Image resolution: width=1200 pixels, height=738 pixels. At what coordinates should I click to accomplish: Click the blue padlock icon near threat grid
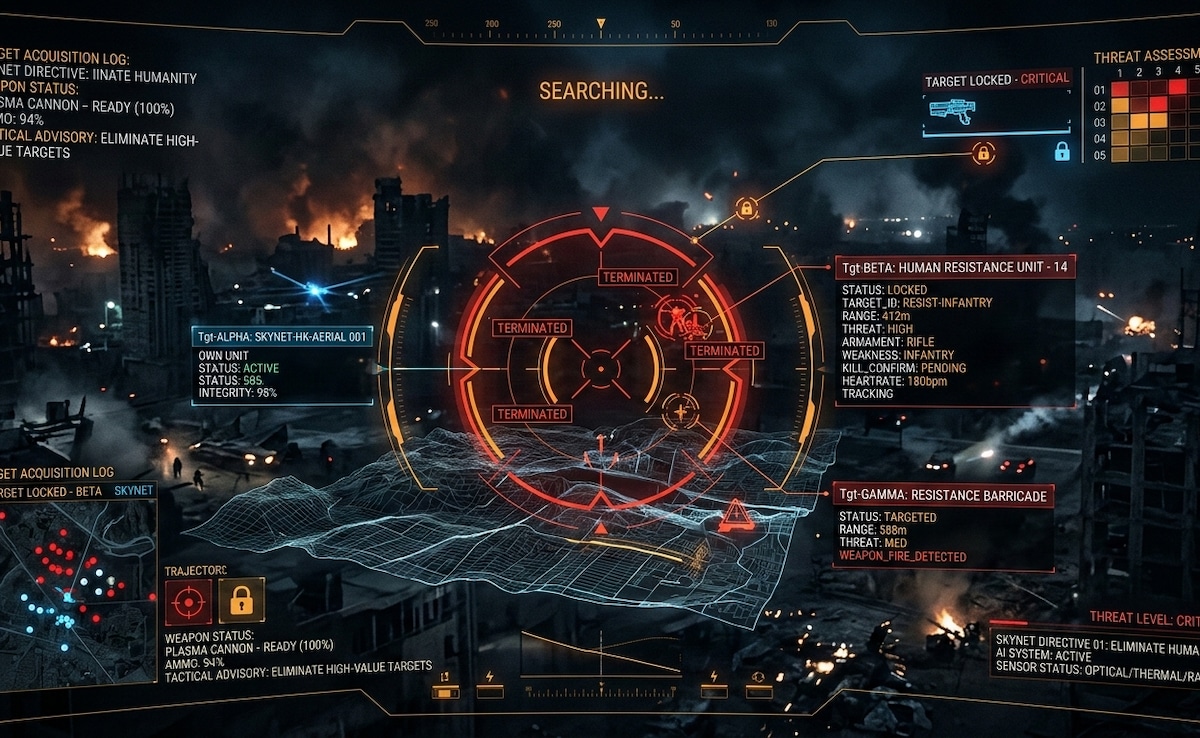point(1062,151)
